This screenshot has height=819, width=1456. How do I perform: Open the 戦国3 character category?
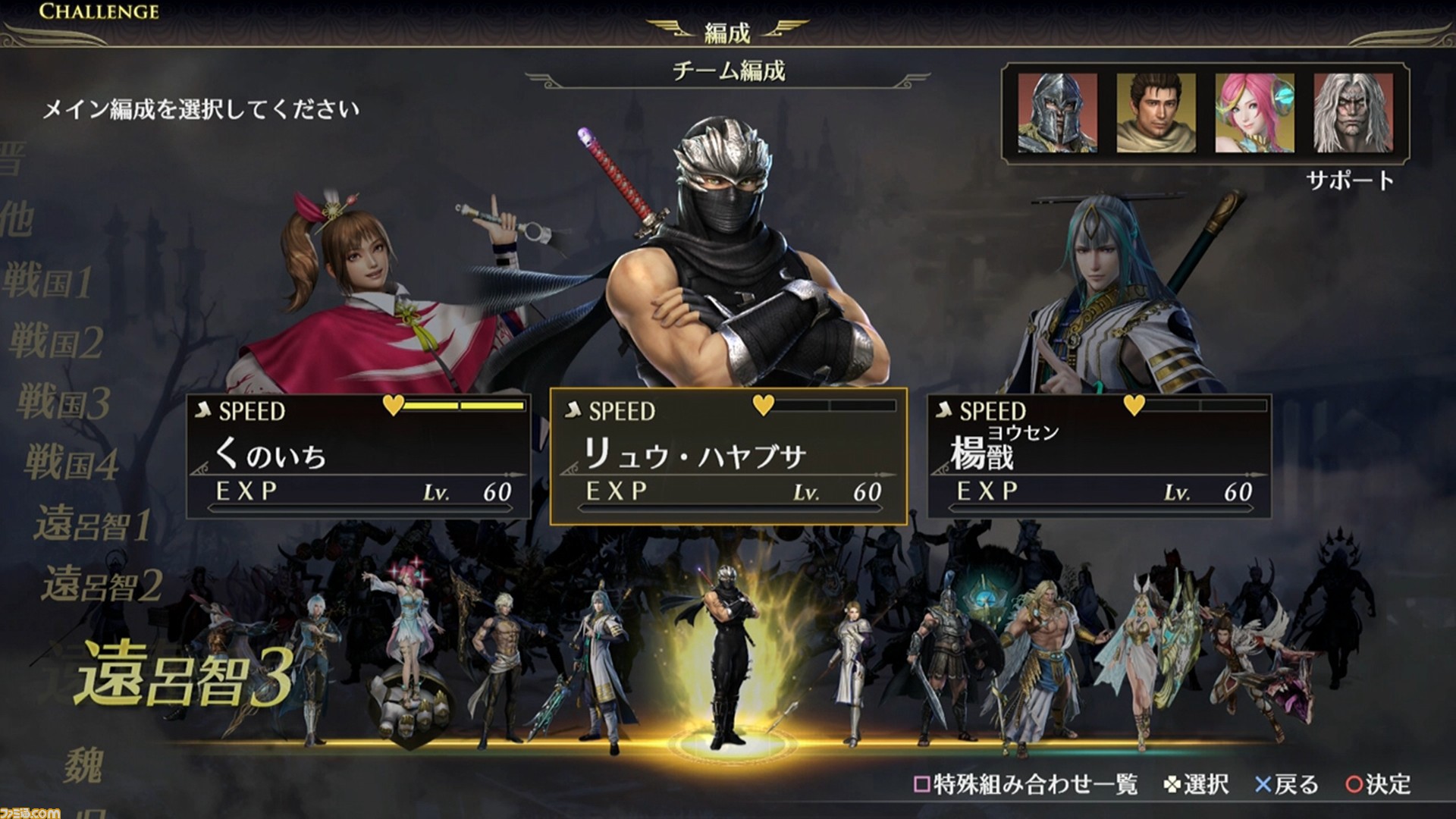[x=64, y=403]
